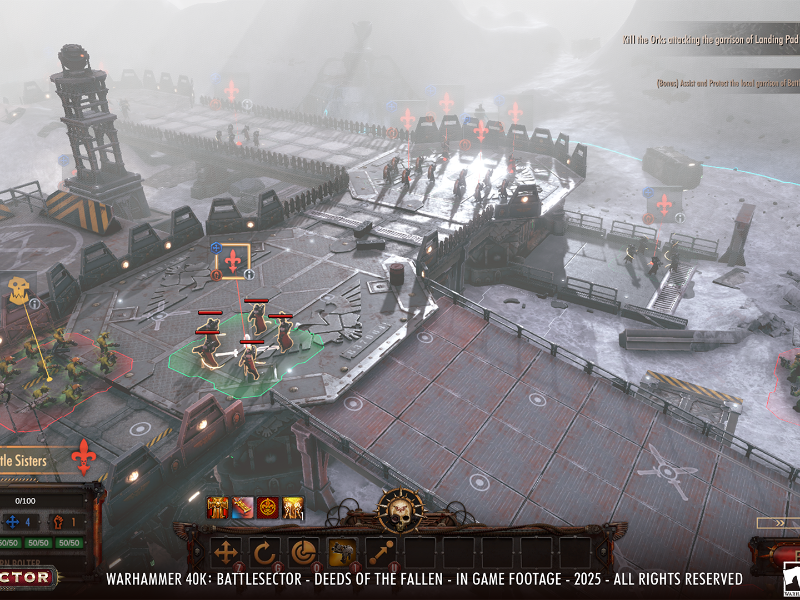The width and height of the screenshot is (800, 600).
Task: Select the move action with four arrows
Action: tap(227, 552)
